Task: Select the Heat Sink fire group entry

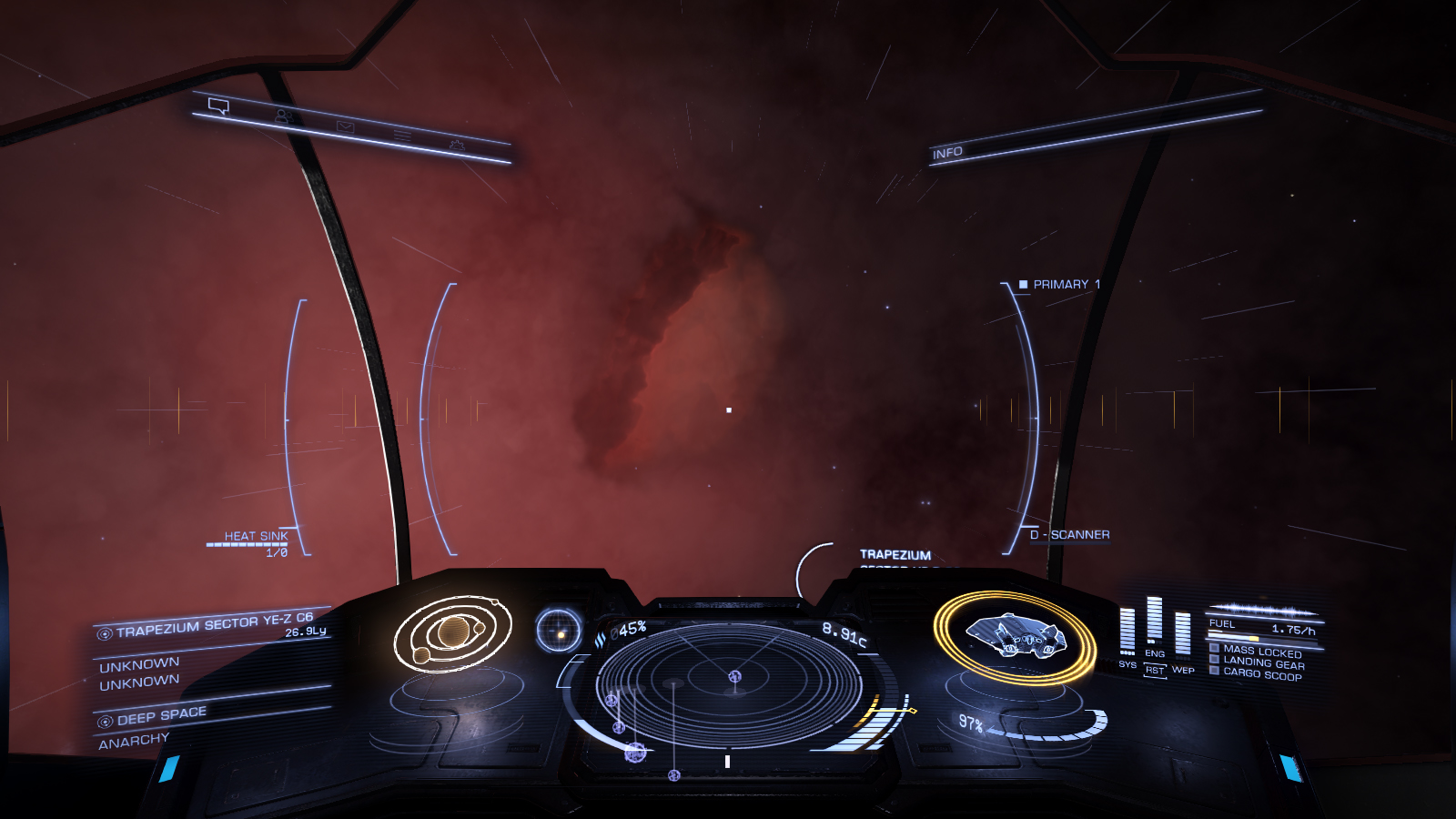Action: [256, 536]
